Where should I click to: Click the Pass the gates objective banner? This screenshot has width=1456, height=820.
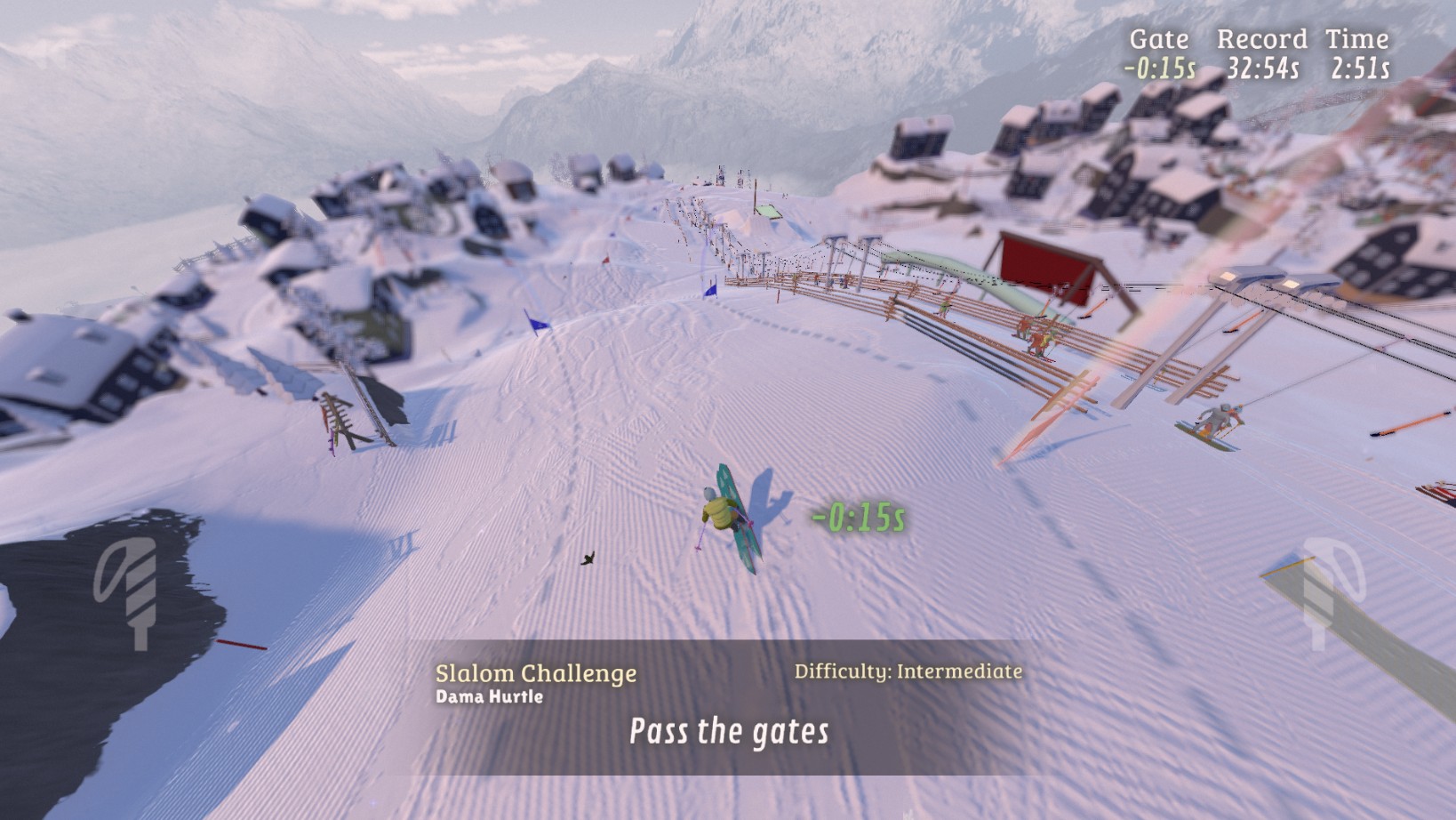point(727,732)
